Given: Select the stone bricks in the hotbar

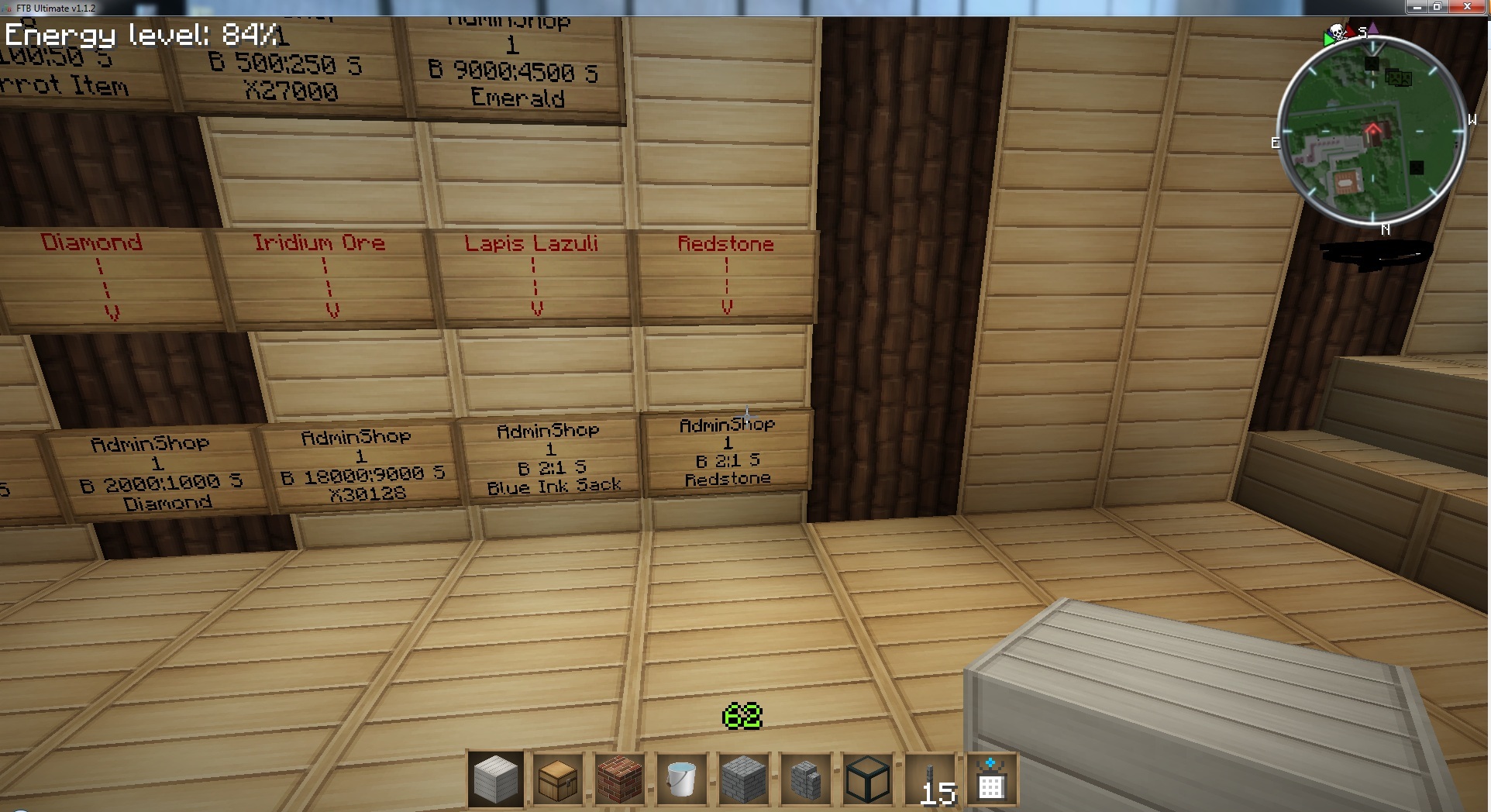Looking at the screenshot, I should pyautogui.click(x=744, y=779).
